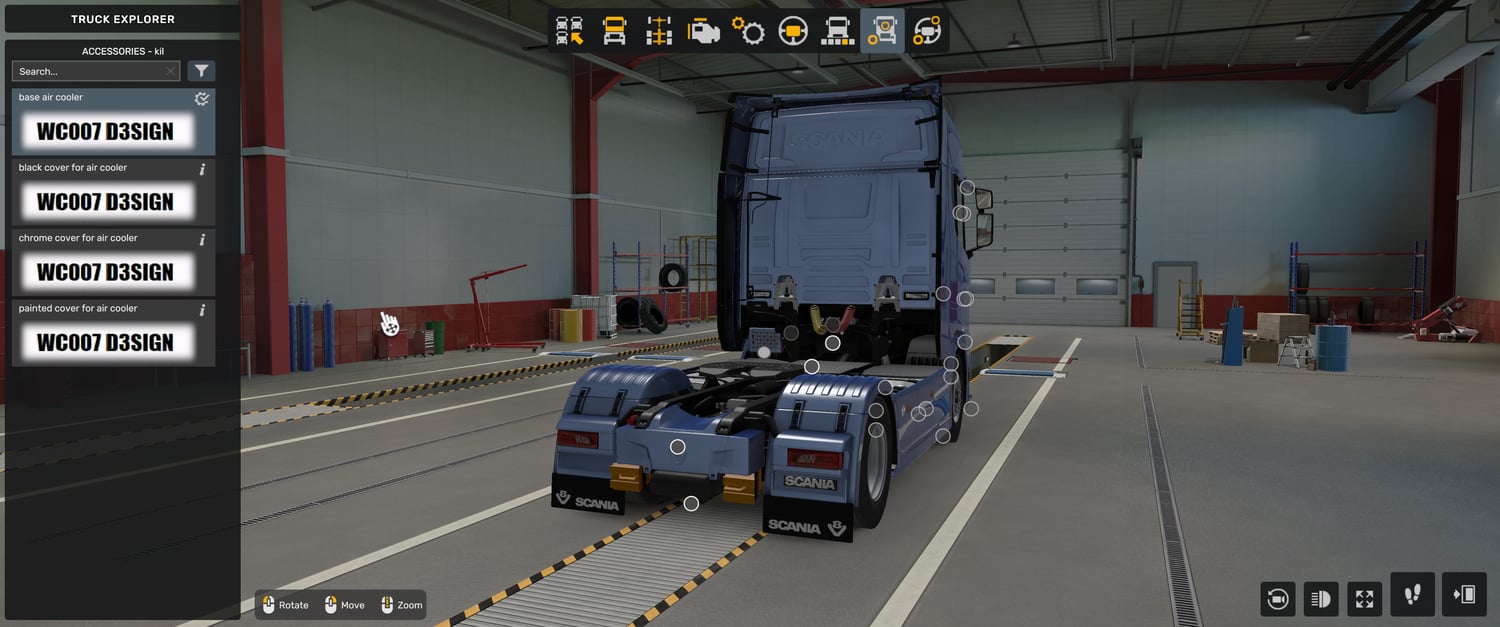Enter fullscreen view with the arrows button
Viewport: 1500px width, 627px height.
(1365, 599)
